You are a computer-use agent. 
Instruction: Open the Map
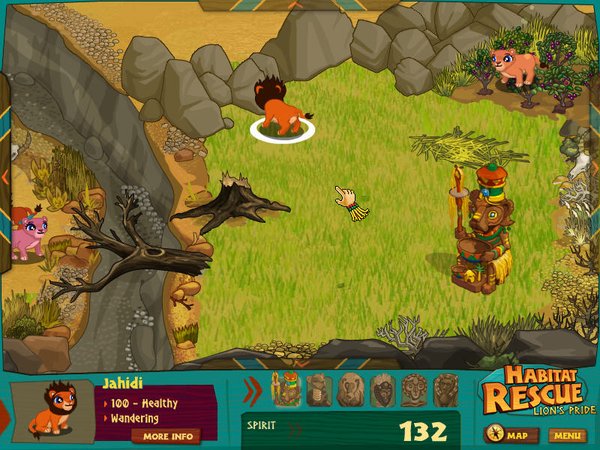[511, 435]
